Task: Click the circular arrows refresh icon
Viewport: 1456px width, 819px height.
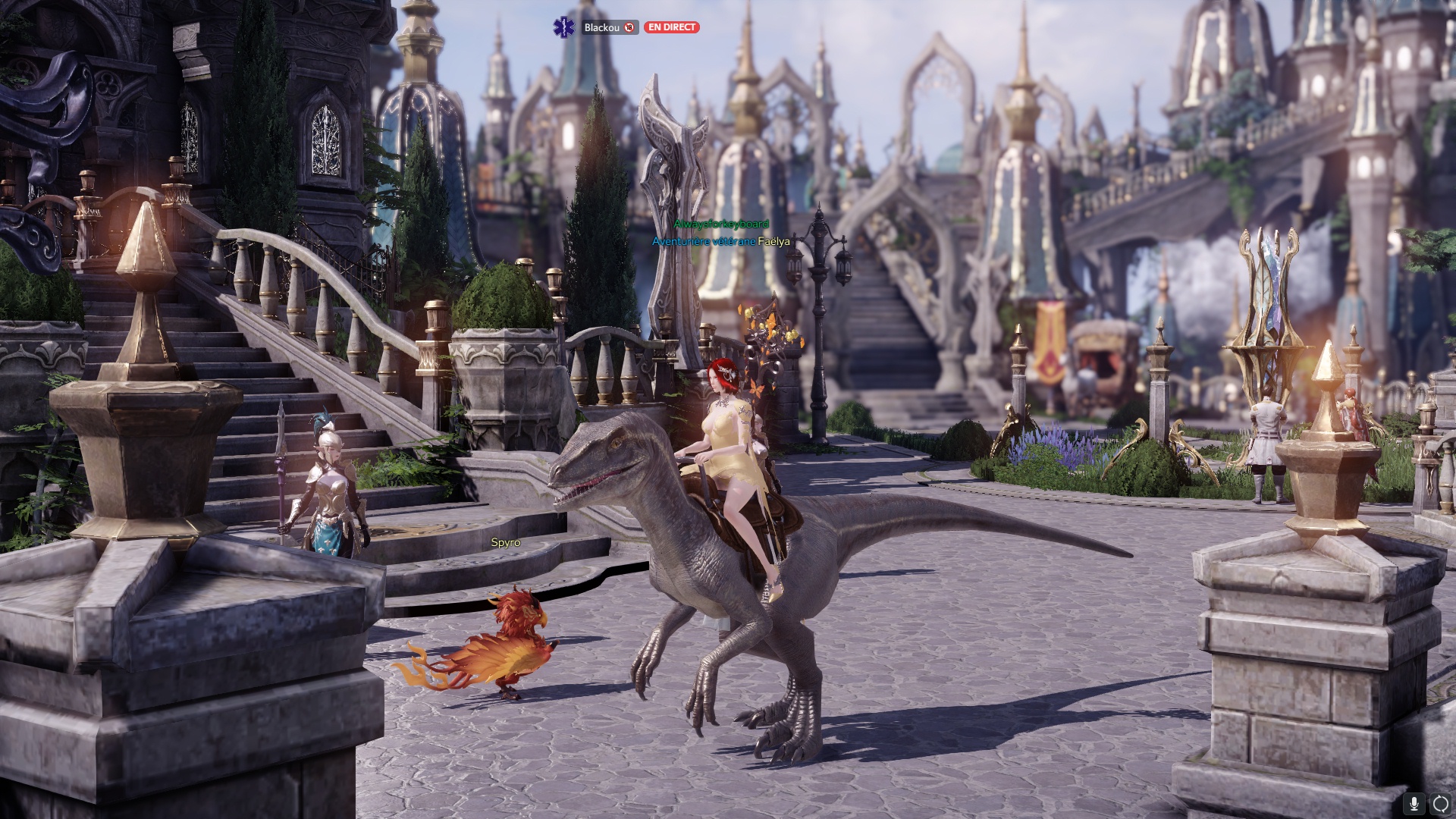Action: 1441,803
